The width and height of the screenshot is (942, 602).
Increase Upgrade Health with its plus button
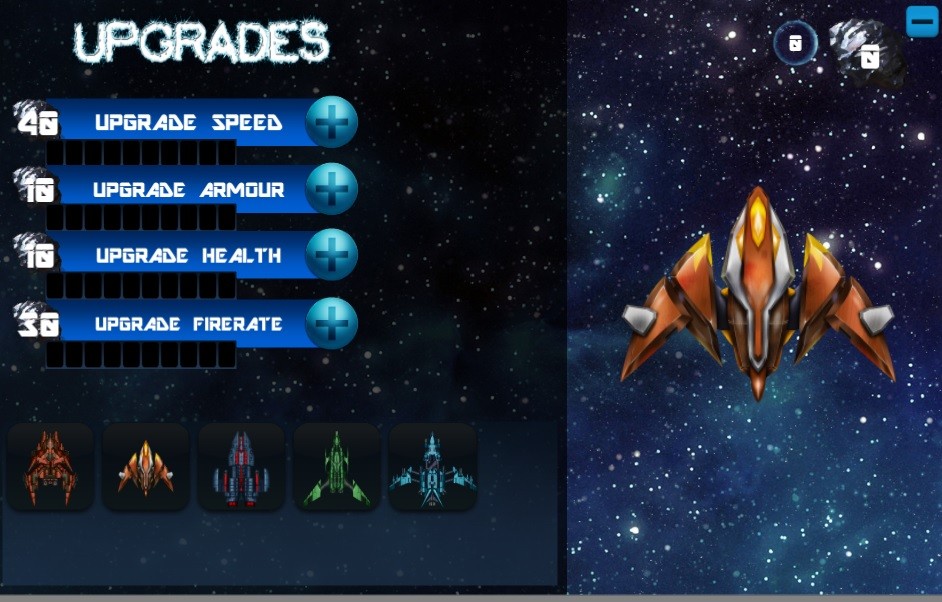331,255
